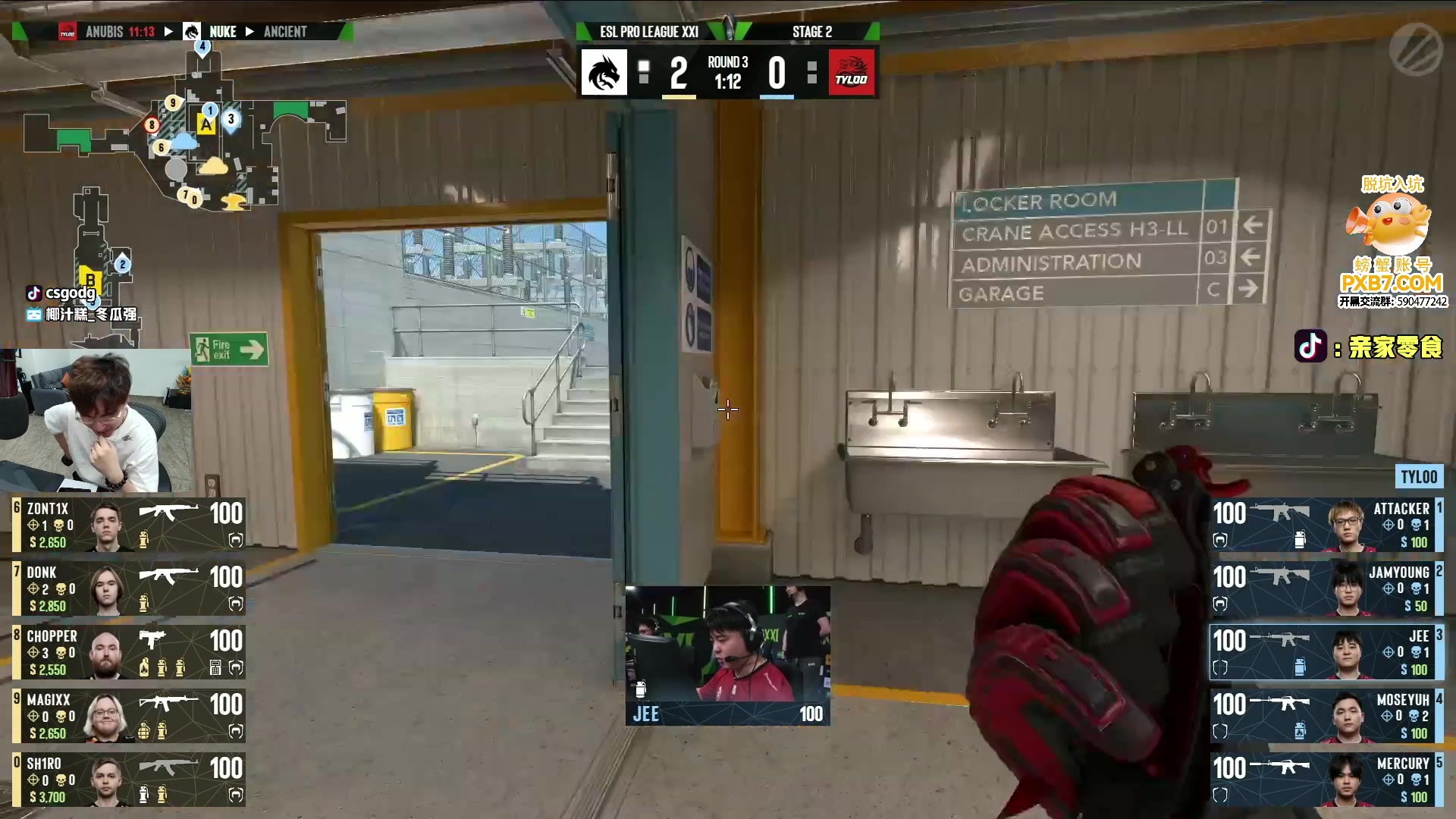
Task: Click MAGIXX's player panel
Action: [129, 716]
